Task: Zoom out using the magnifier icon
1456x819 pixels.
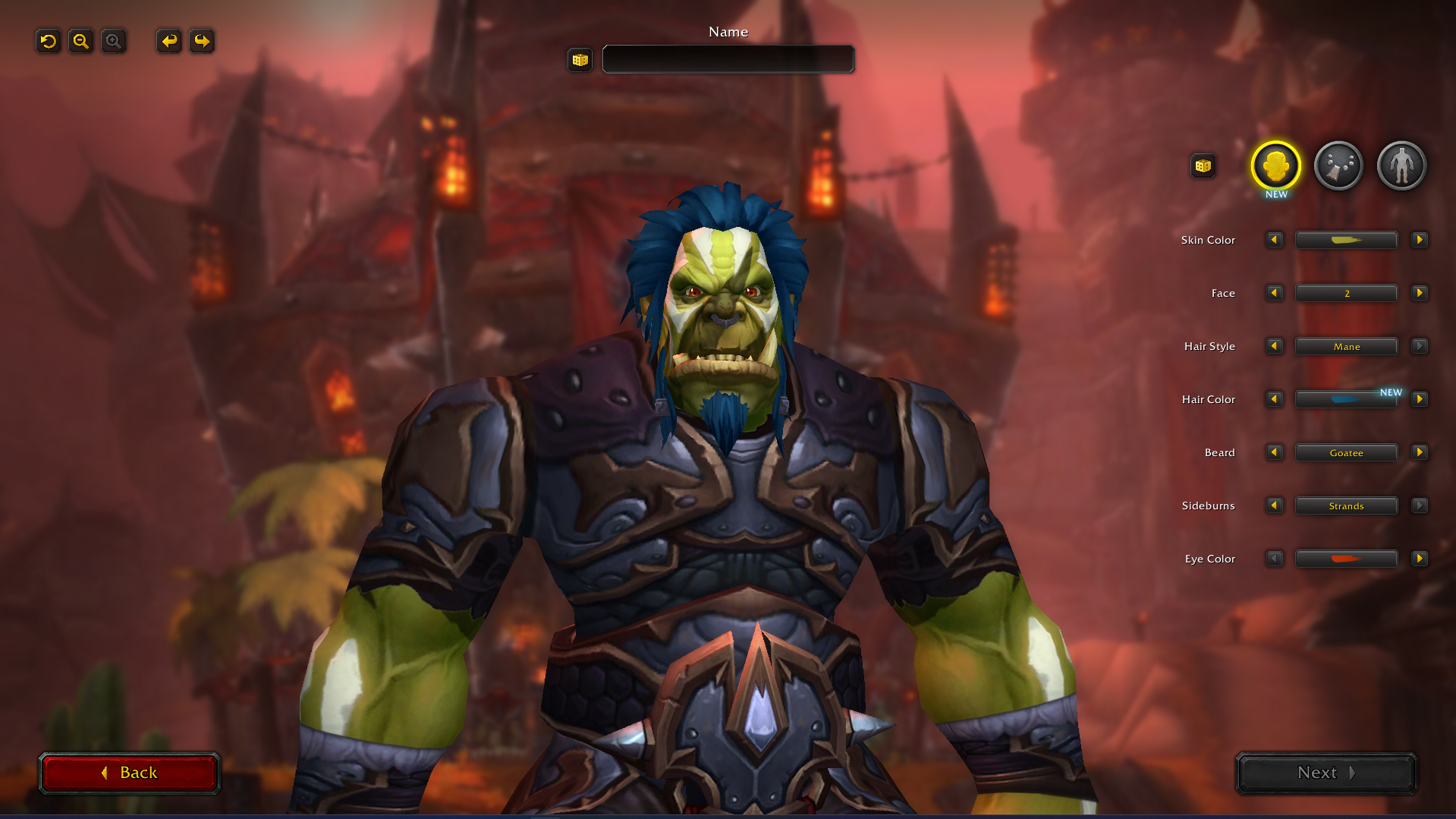Action: pos(80,41)
